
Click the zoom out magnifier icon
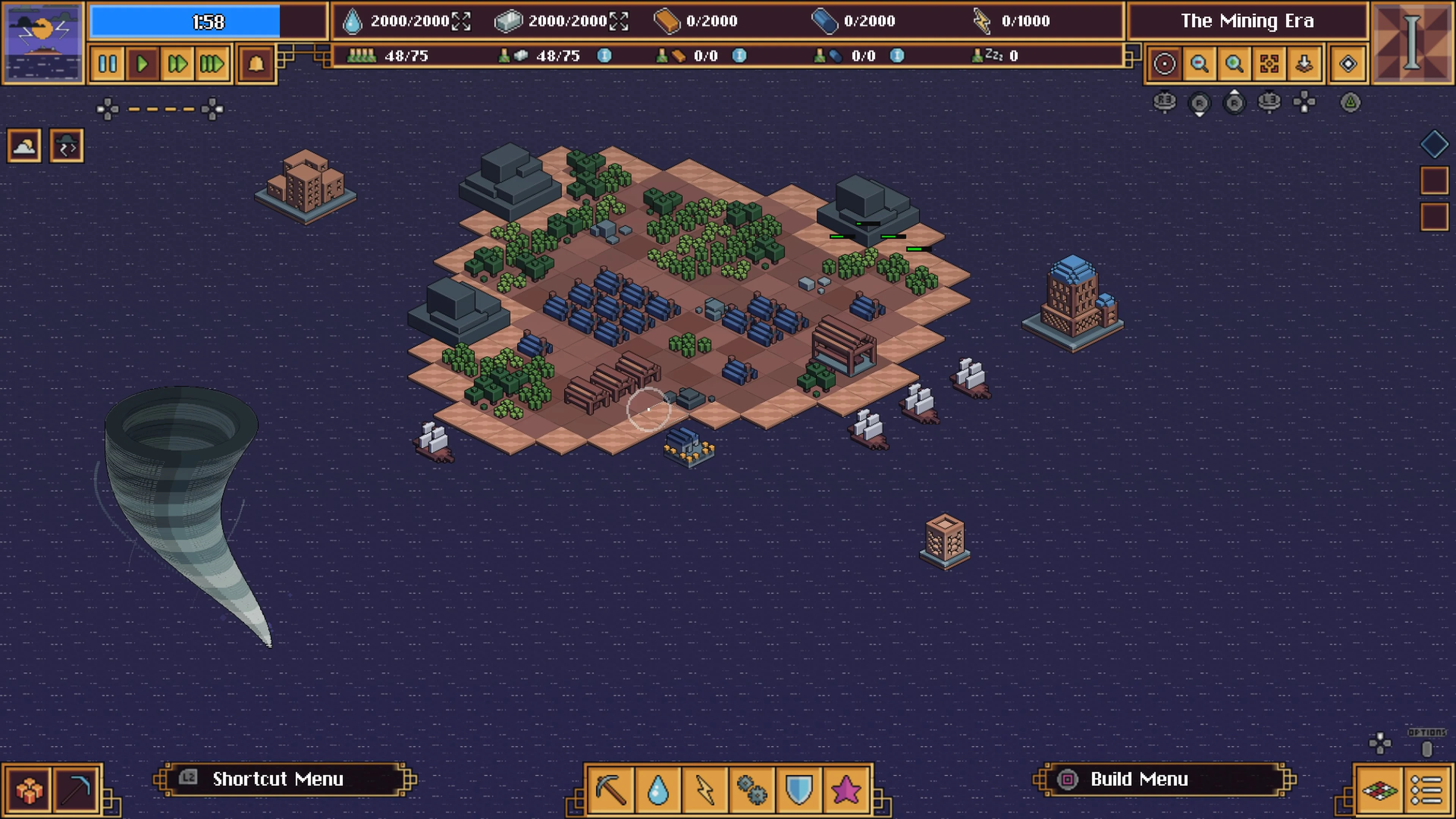pyautogui.click(x=1200, y=63)
